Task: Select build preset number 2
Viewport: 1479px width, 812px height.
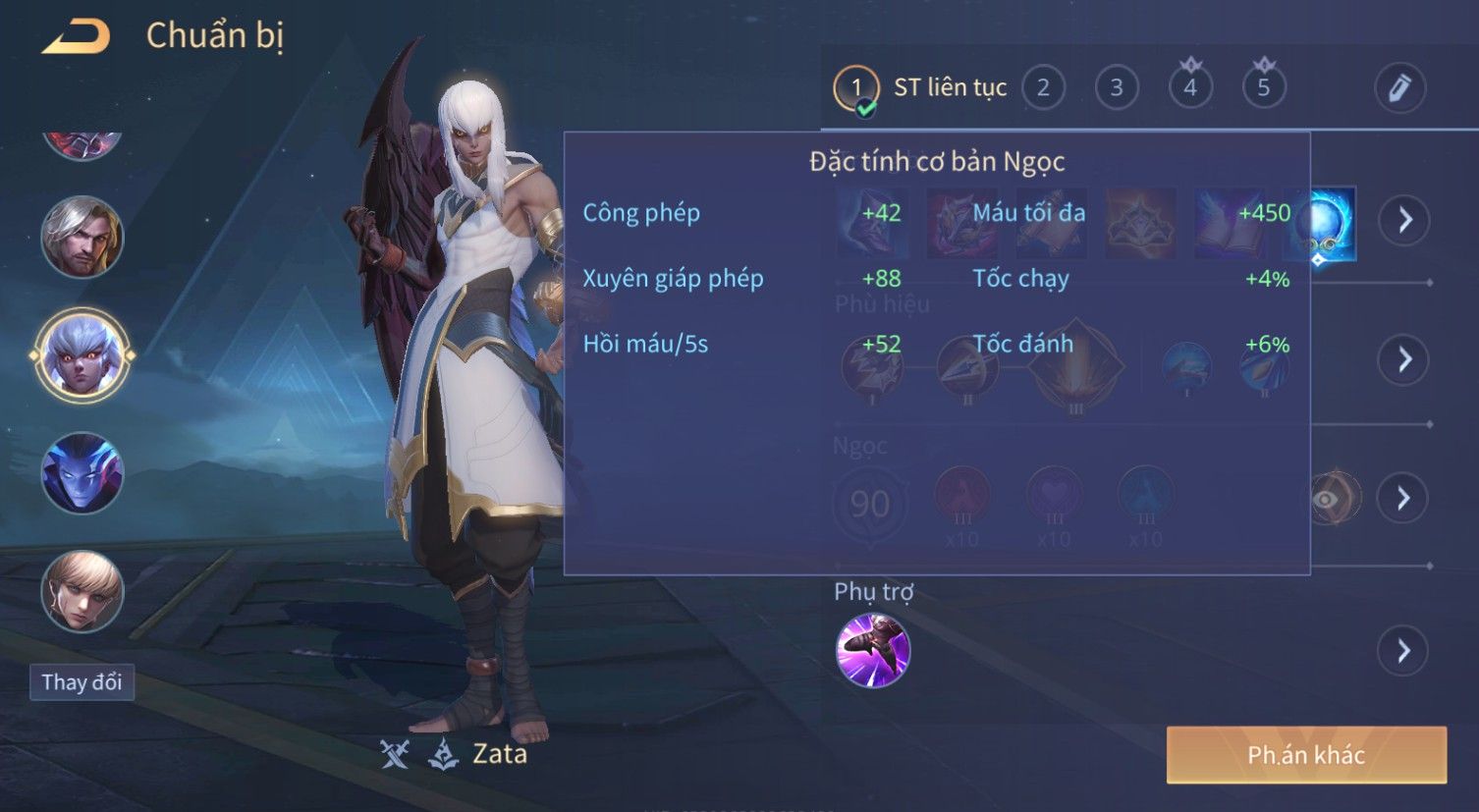Action: [x=1043, y=87]
